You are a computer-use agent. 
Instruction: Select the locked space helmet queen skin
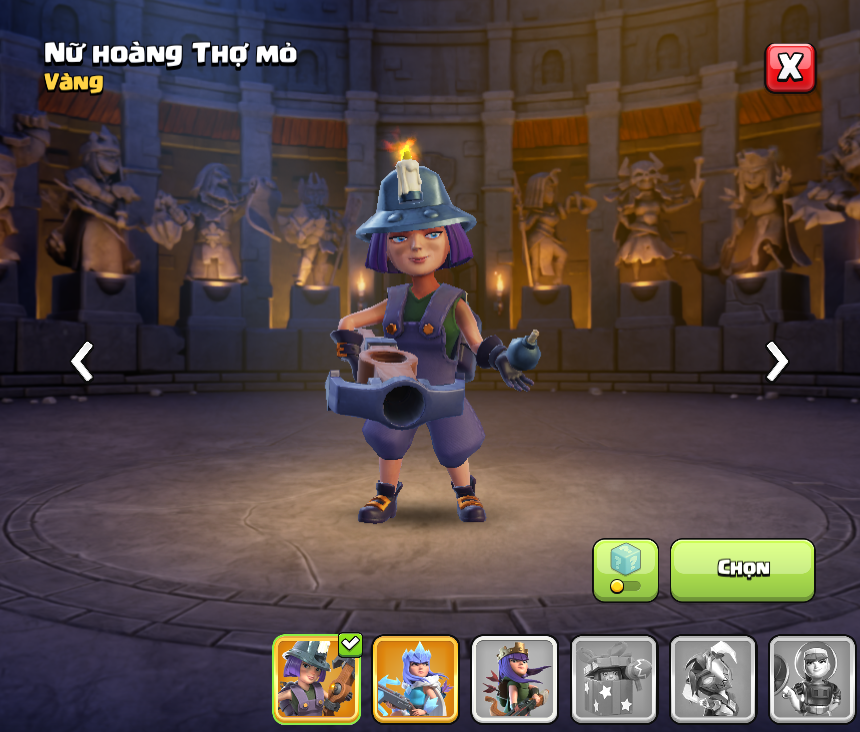811,679
